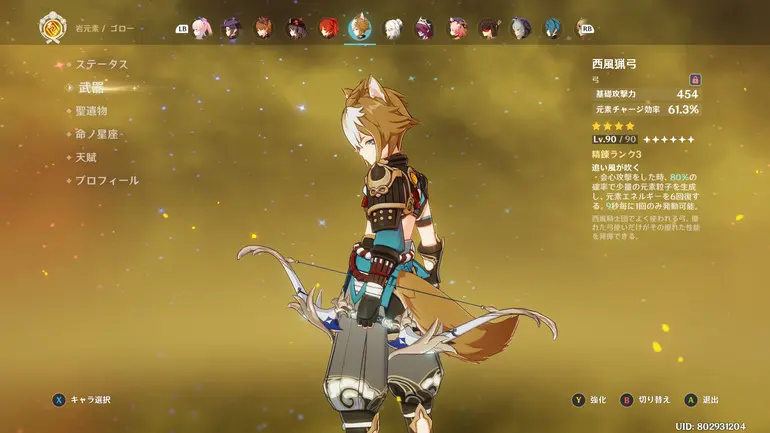Toggle the weapon lock icon
Image resolution: width=770 pixels, height=433 pixels.
tap(694, 79)
